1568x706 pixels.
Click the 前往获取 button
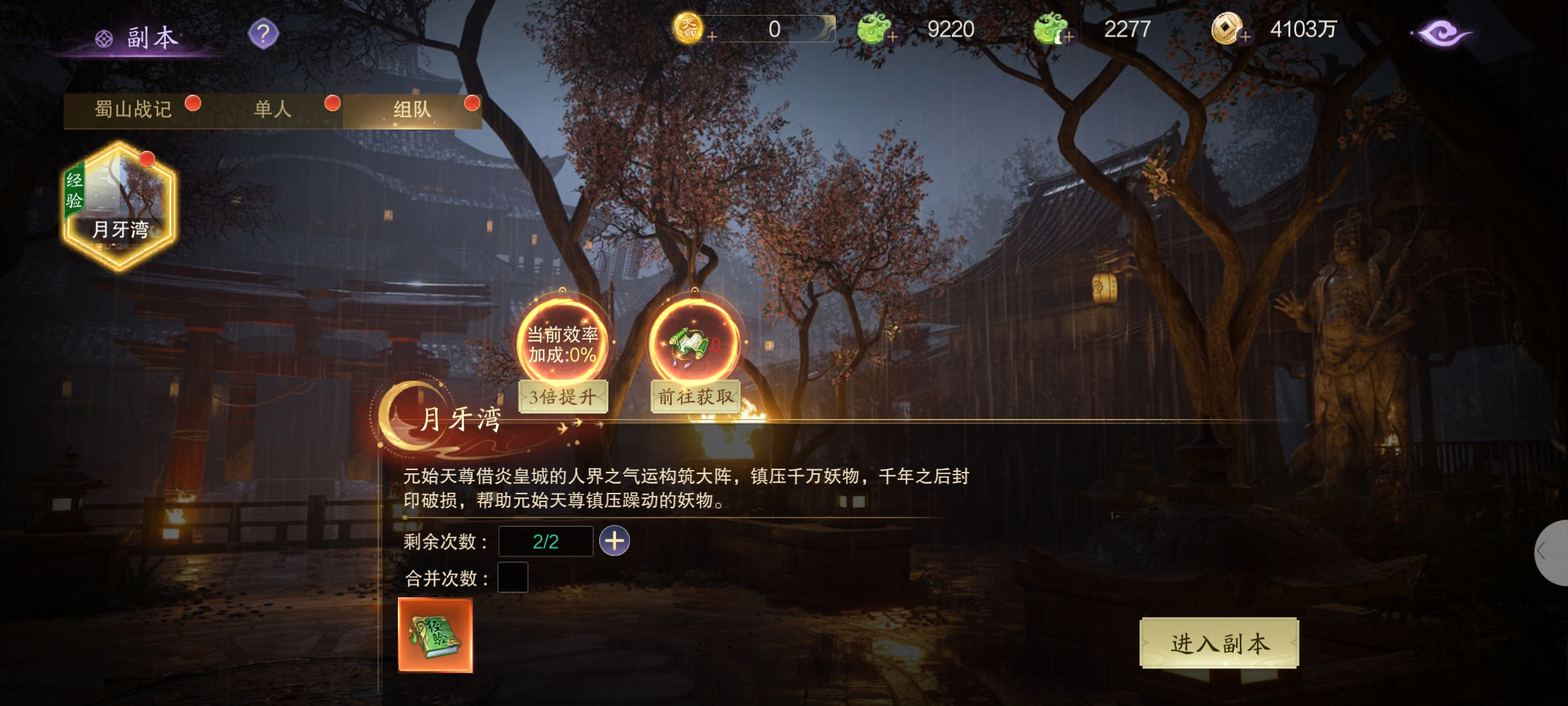pyautogui.click(x=695, y=397)
